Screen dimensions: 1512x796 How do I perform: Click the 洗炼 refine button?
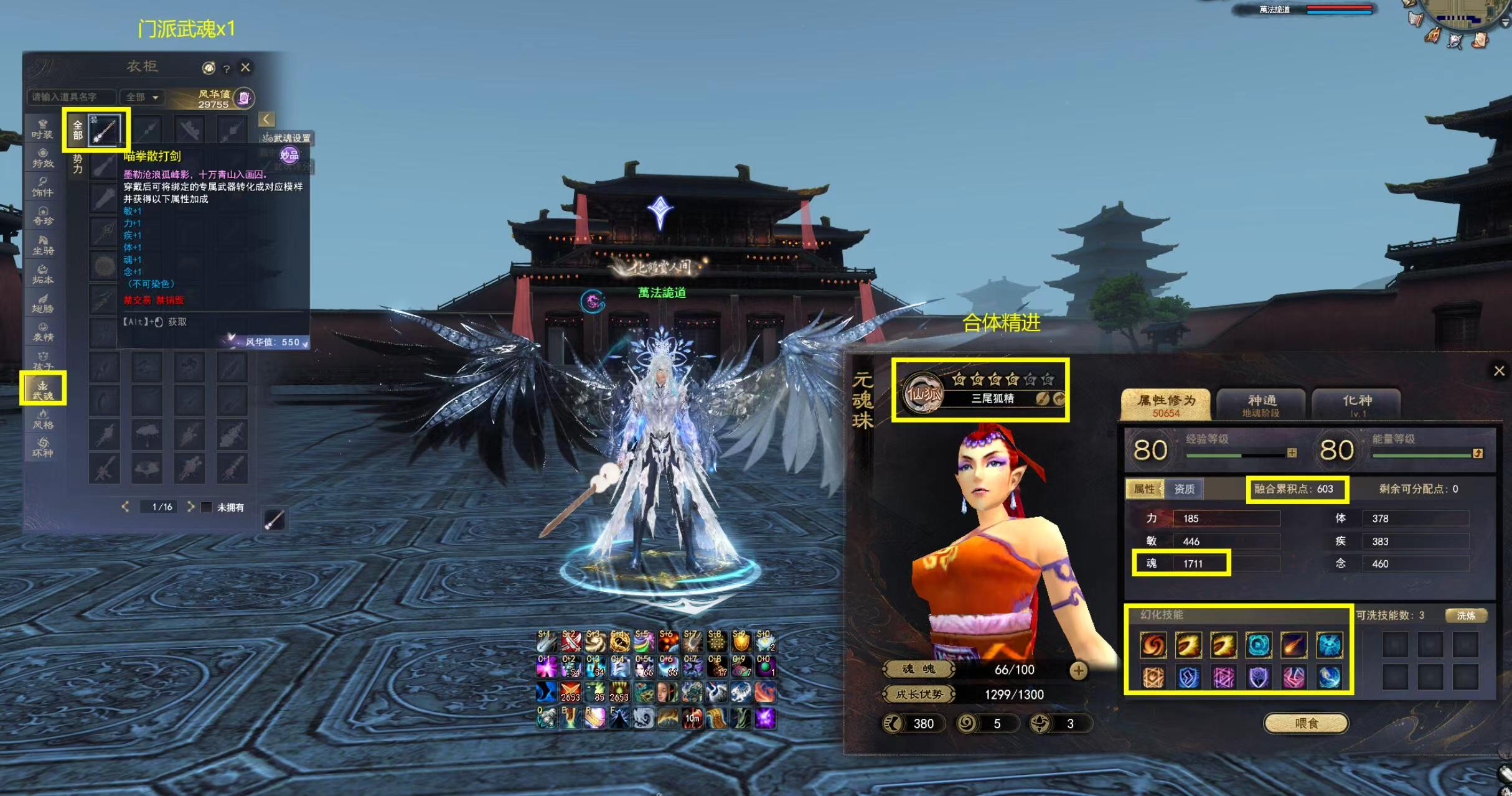click(1466, 616)
